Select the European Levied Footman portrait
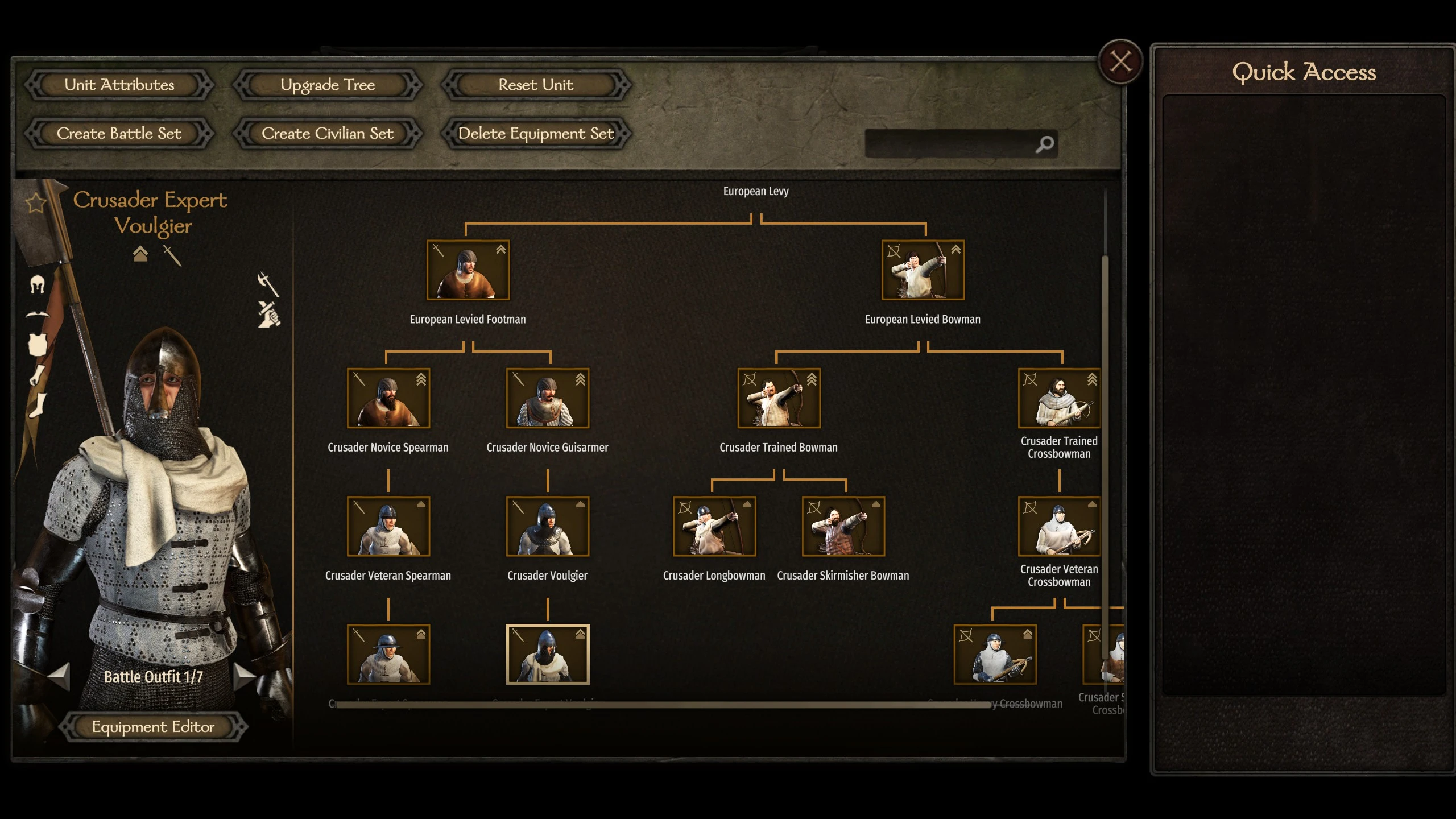 pyautogui.click(x=468, y=270)
